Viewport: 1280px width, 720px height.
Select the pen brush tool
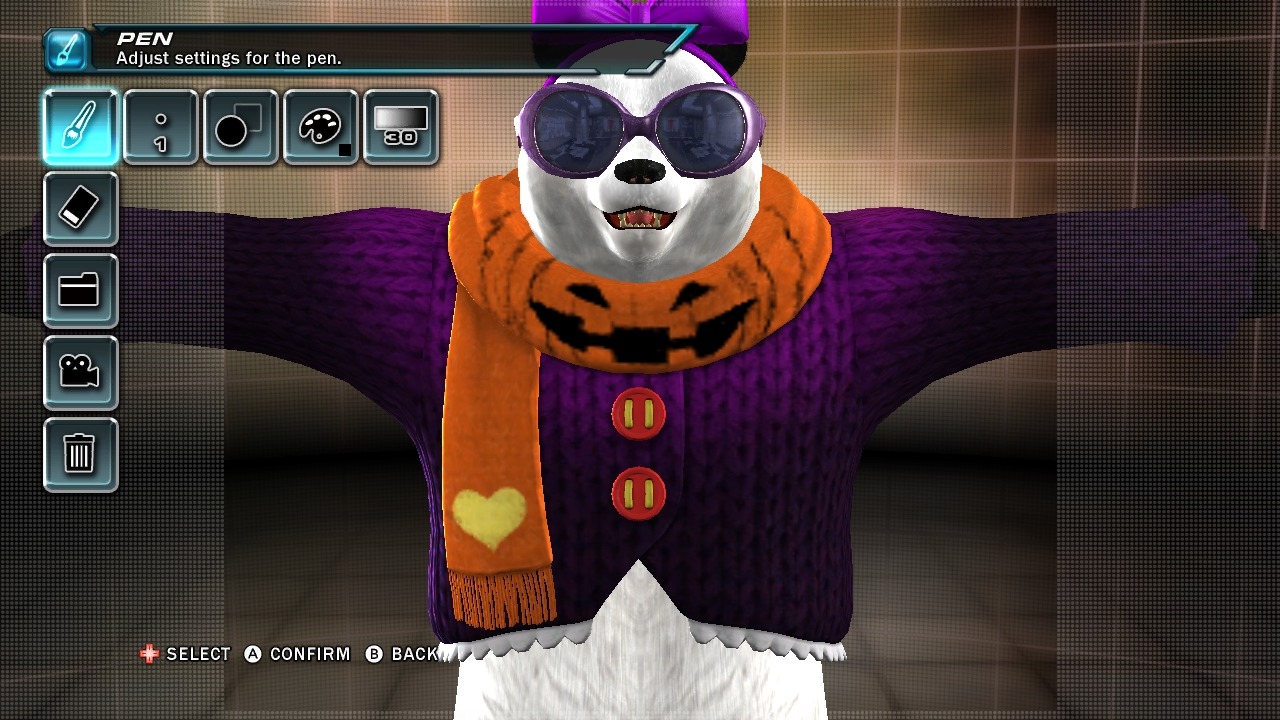(x=80, y=127)
